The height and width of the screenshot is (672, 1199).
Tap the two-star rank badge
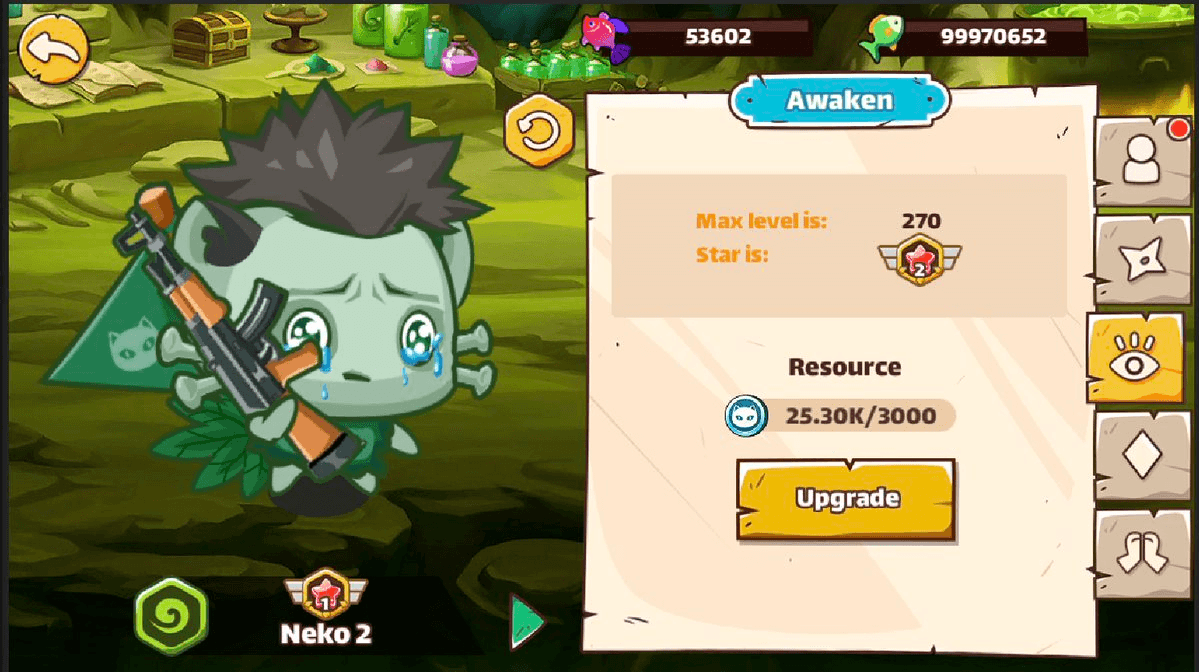click(x=919, y=258)
